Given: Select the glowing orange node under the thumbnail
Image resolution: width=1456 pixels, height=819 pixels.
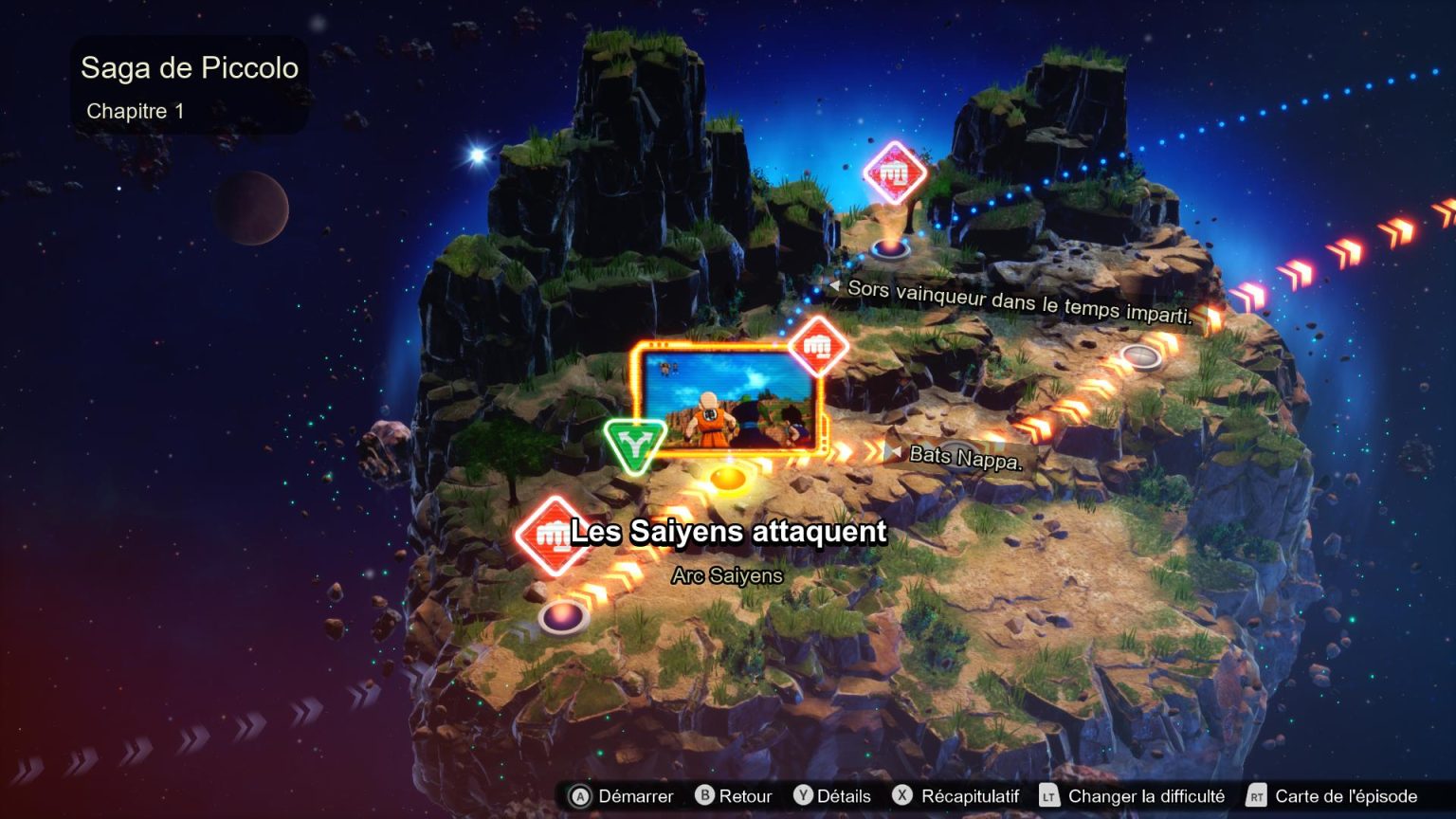Looking at the screenshot, I should (x=727, y=478).
